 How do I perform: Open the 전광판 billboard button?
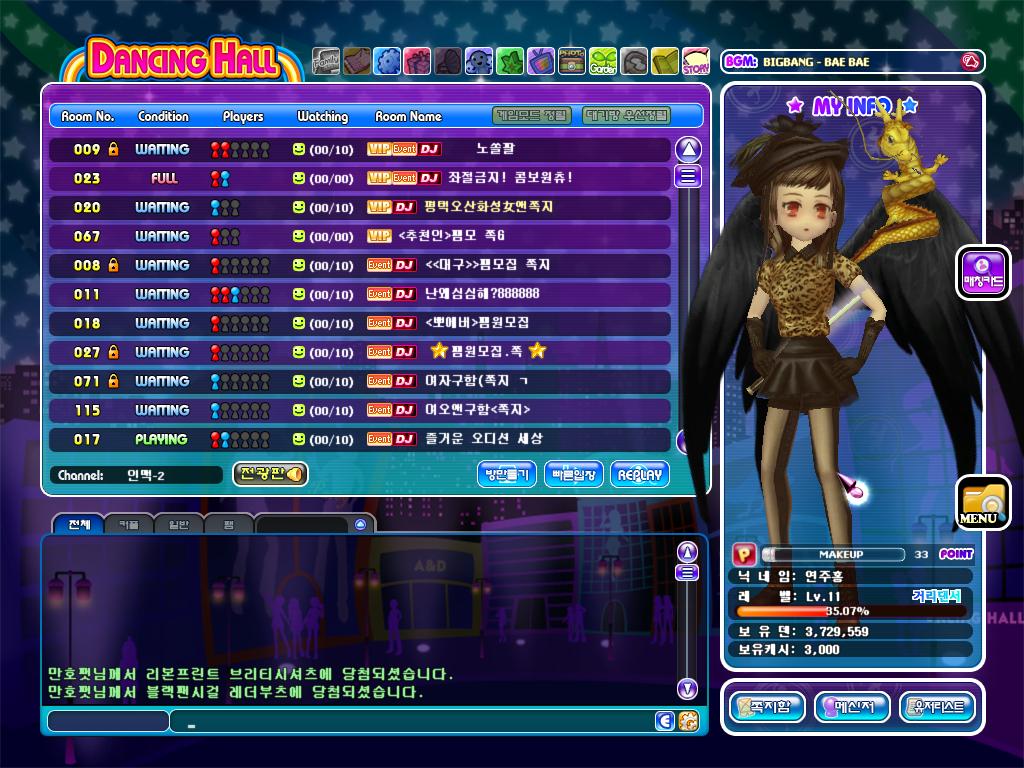click(270, 474)
